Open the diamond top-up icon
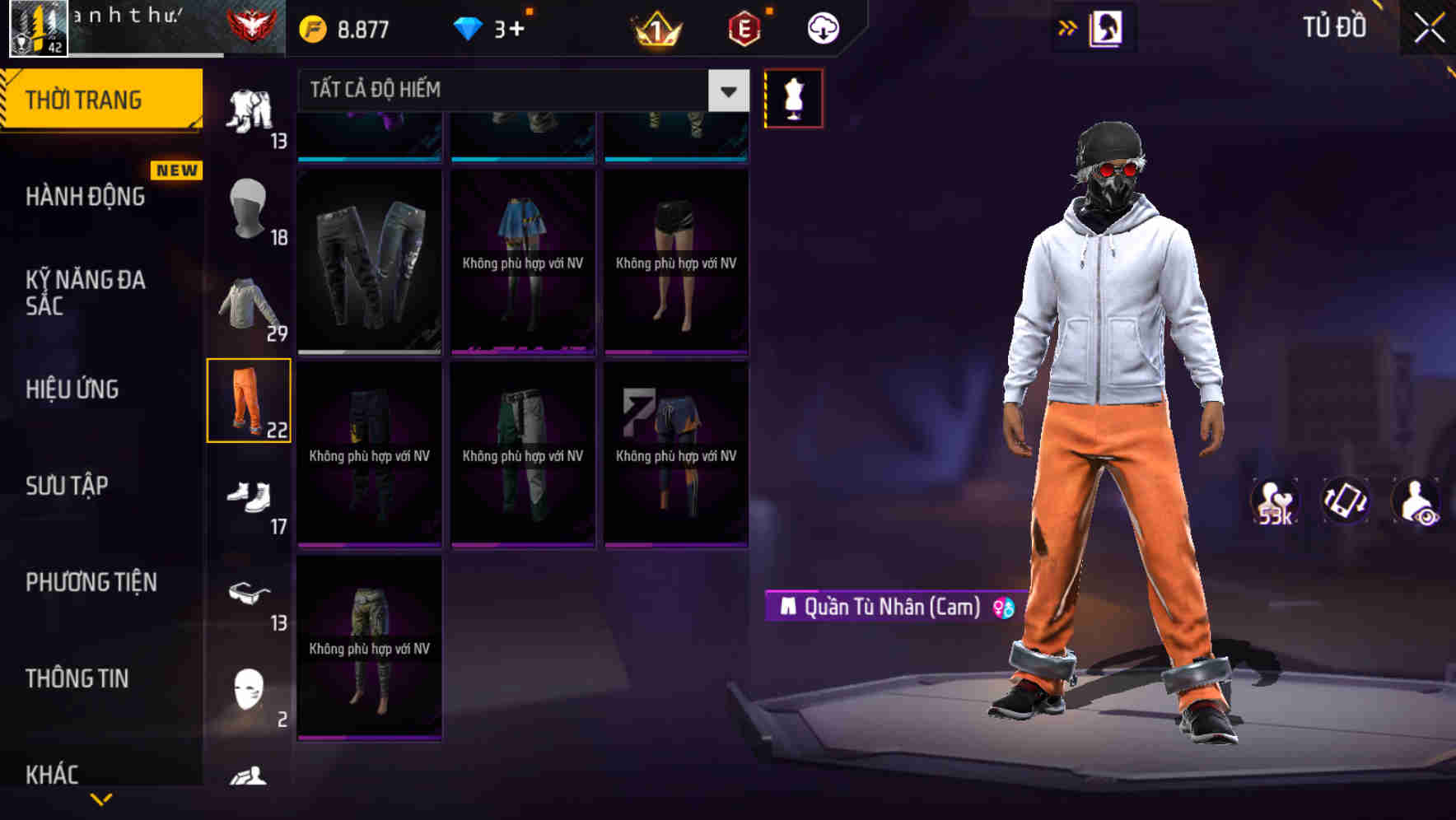This screenshot has width=1456, height=820. pos(469,27)
